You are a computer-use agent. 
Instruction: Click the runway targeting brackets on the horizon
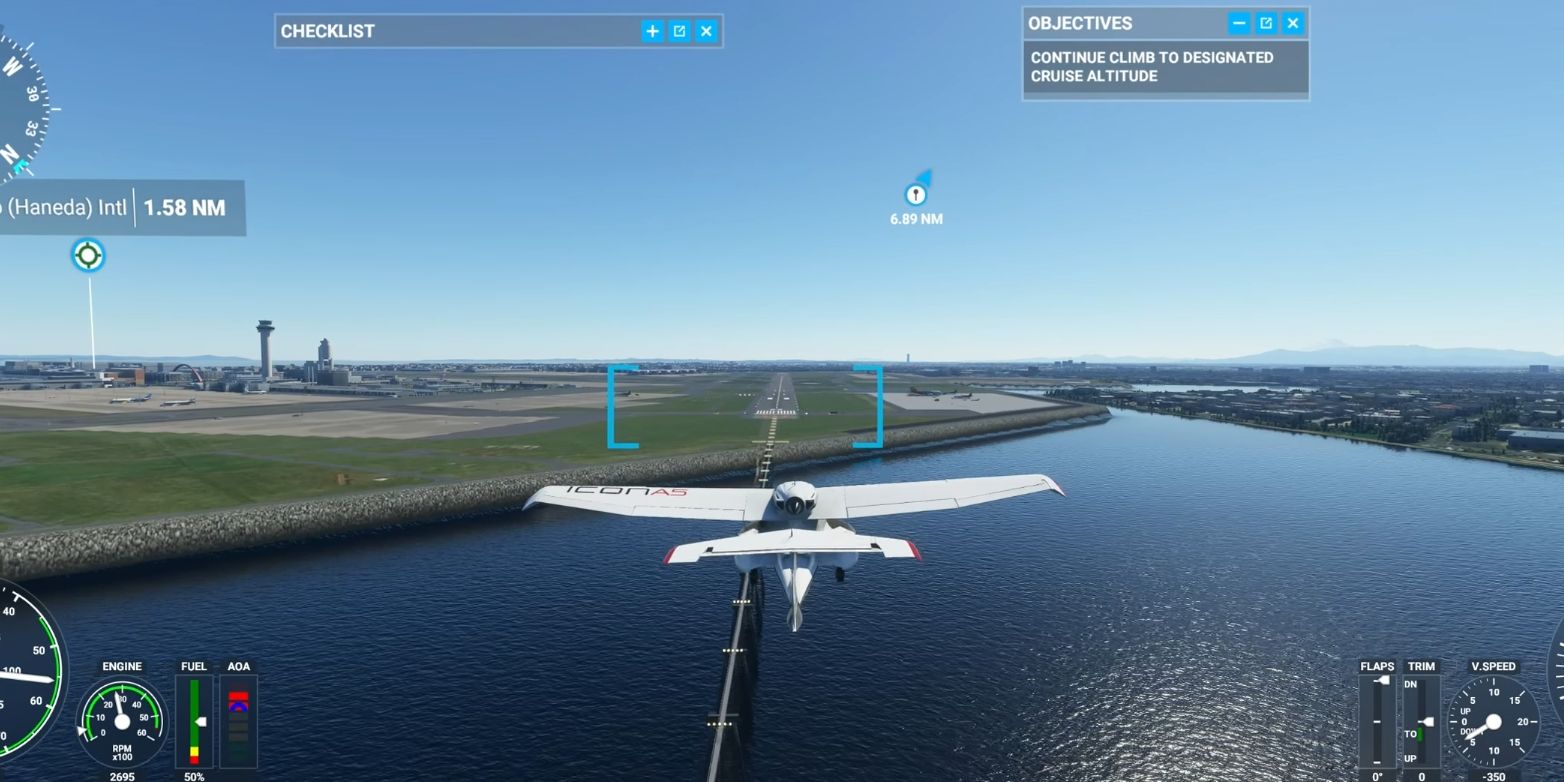click(x=745, y=405)
